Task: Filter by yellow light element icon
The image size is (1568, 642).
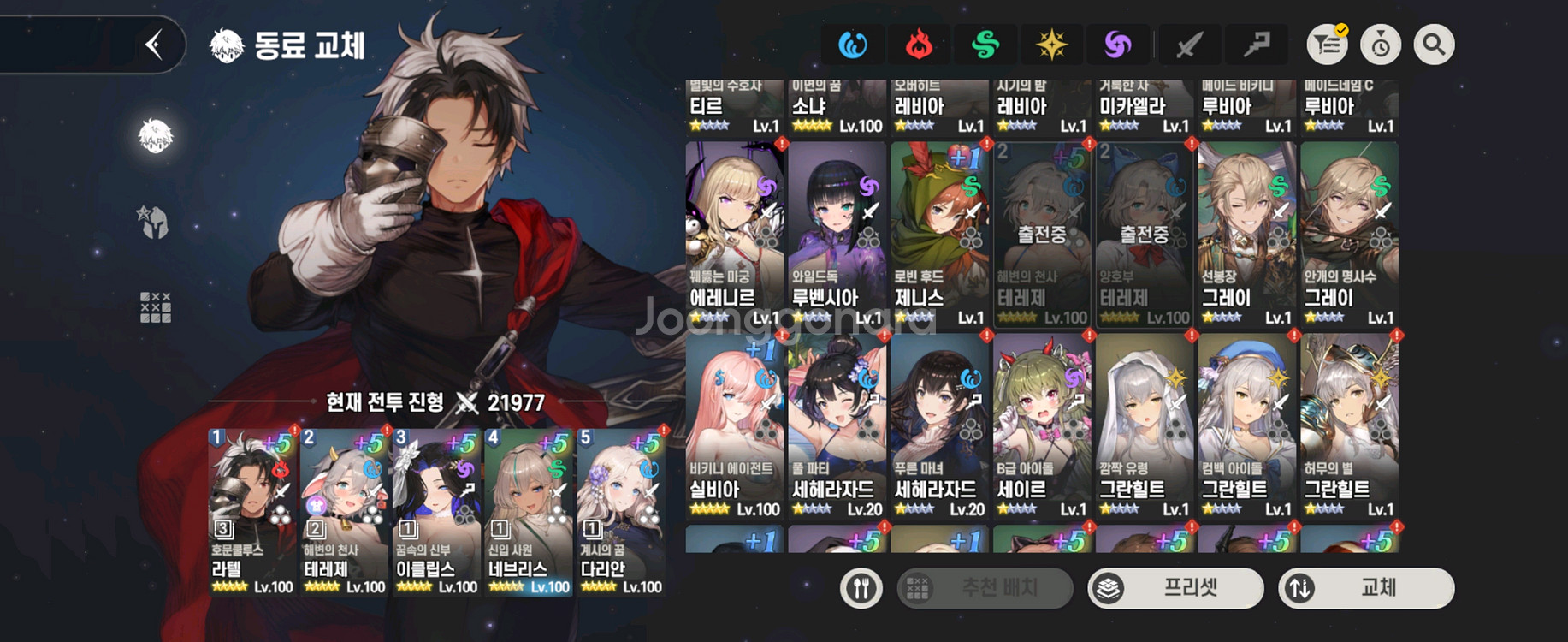Action: (x=1051, y=45)
